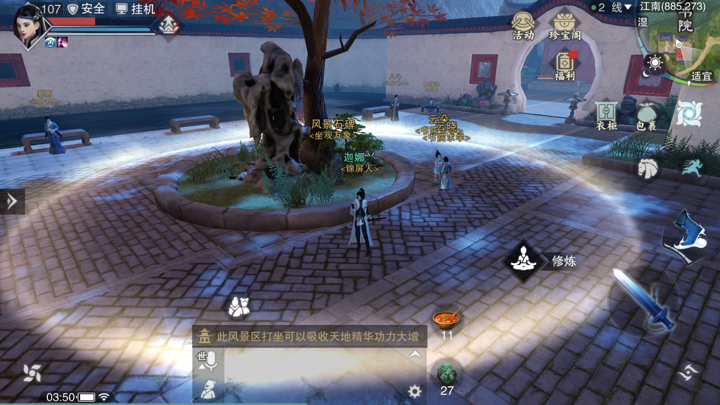The height and width of the screenshot is (405, 720).
Task: Open the 活动 events menu
Action: 523,25
